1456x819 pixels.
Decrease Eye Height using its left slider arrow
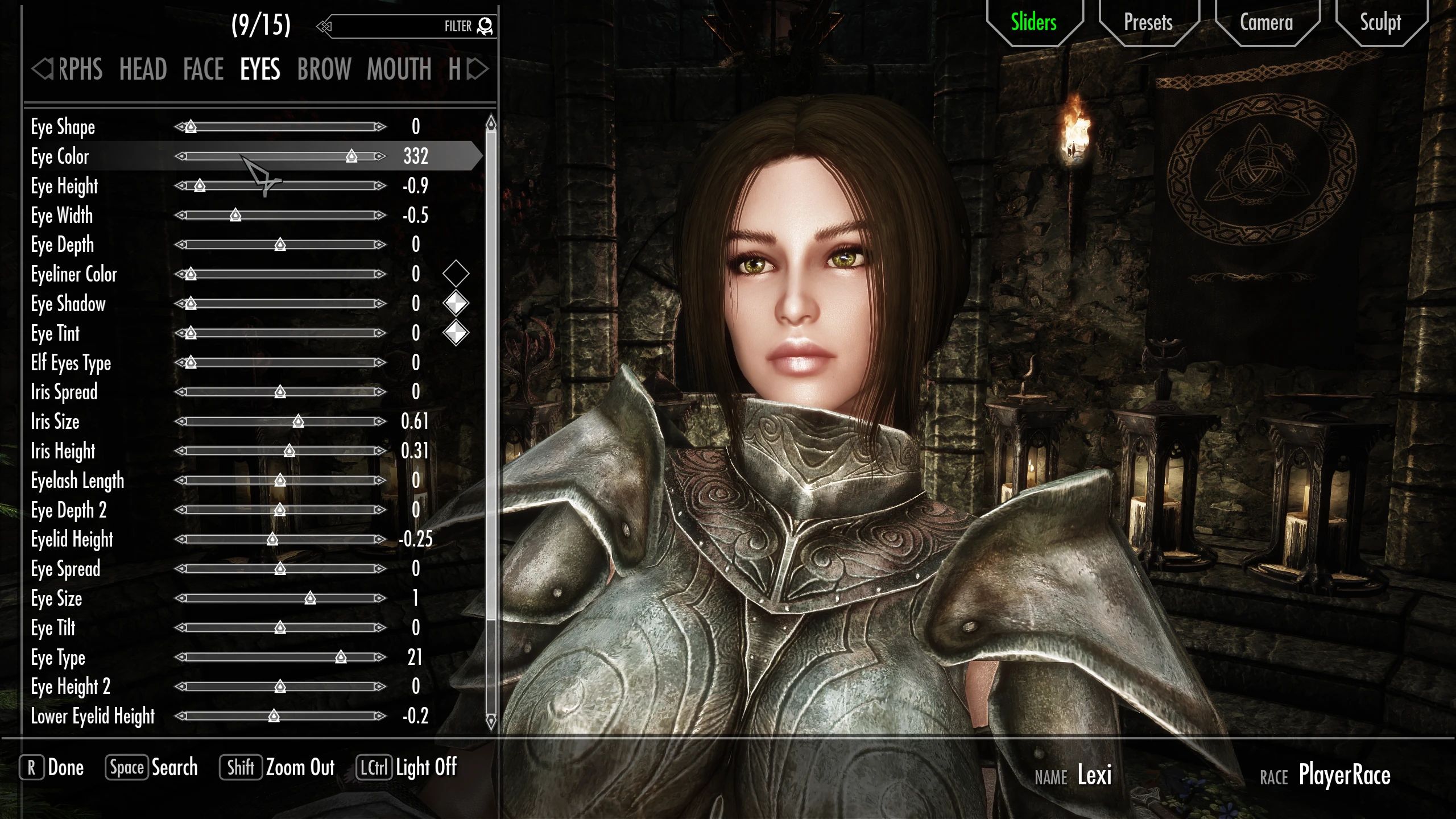(x=182, y=186)
